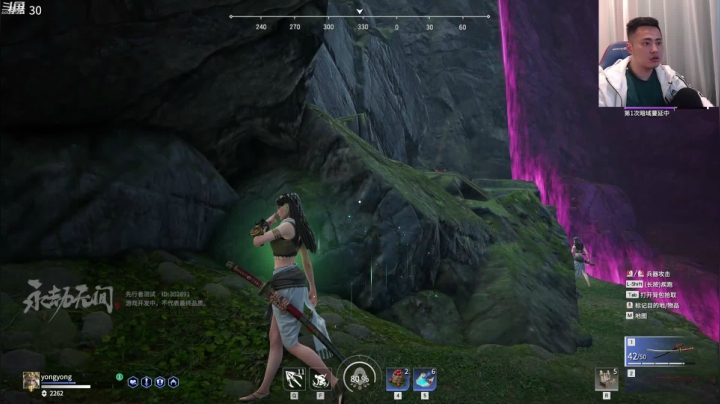Trigger the hero ultimate skill icon

(x=321, y=378)
